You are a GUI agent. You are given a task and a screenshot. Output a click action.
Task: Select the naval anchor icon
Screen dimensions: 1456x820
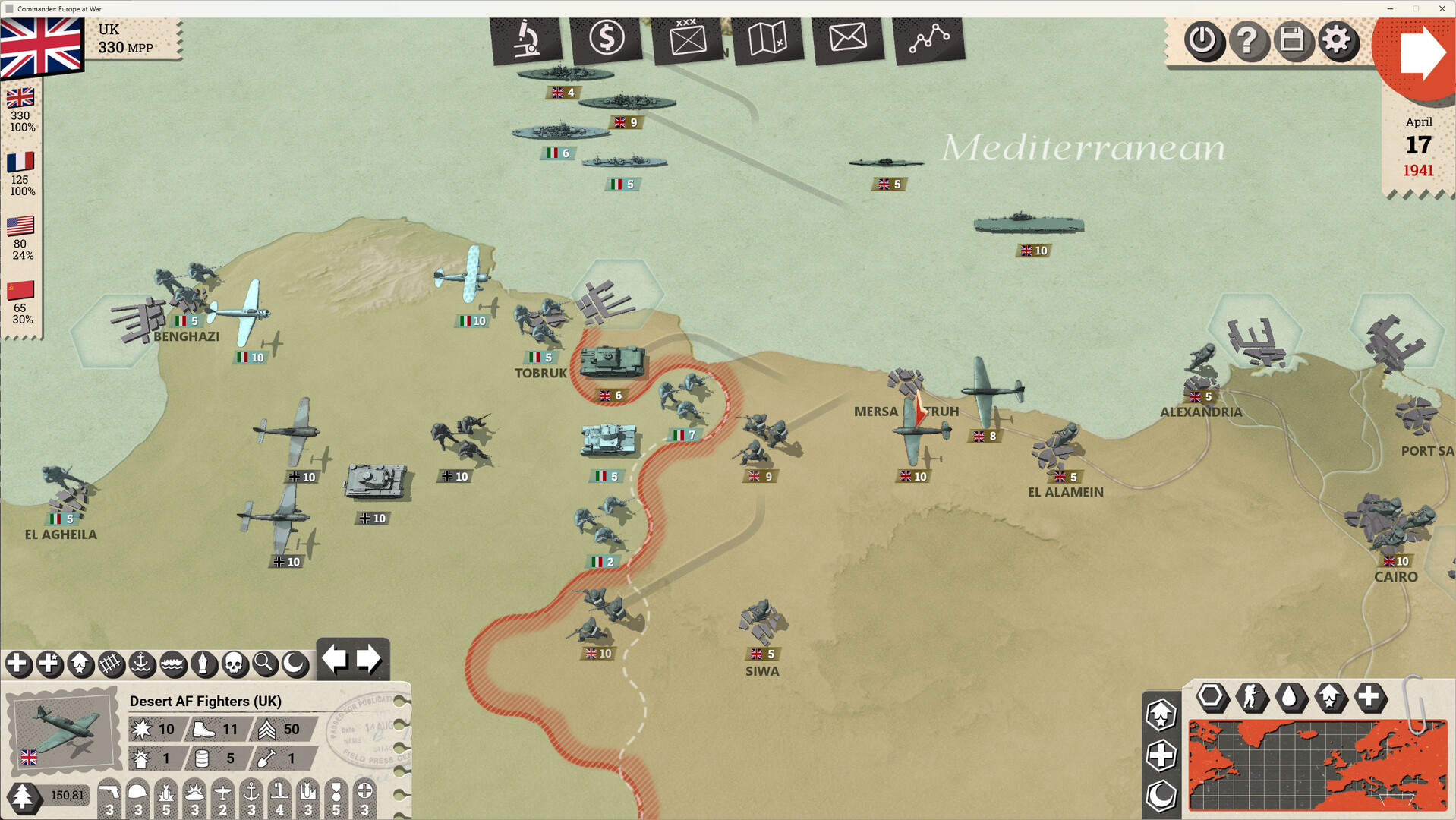140,664
